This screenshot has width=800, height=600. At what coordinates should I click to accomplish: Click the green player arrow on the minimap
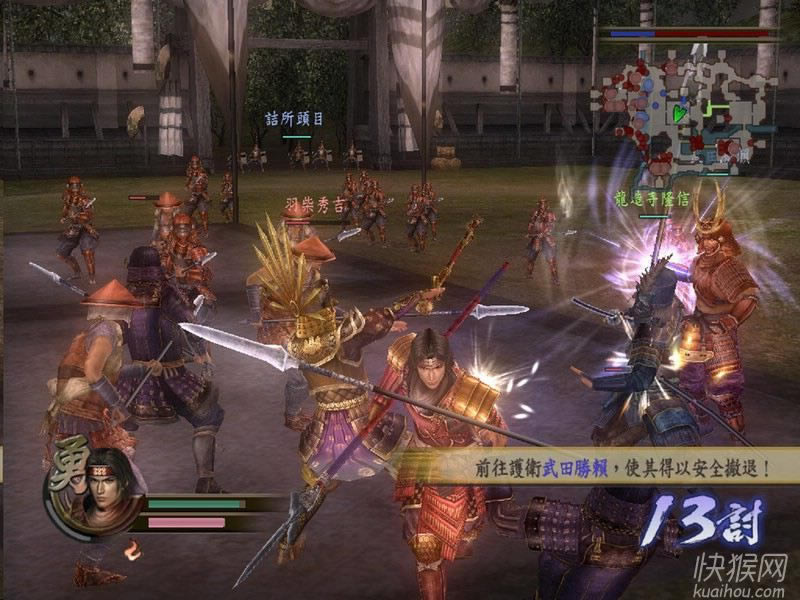[680, 113]
